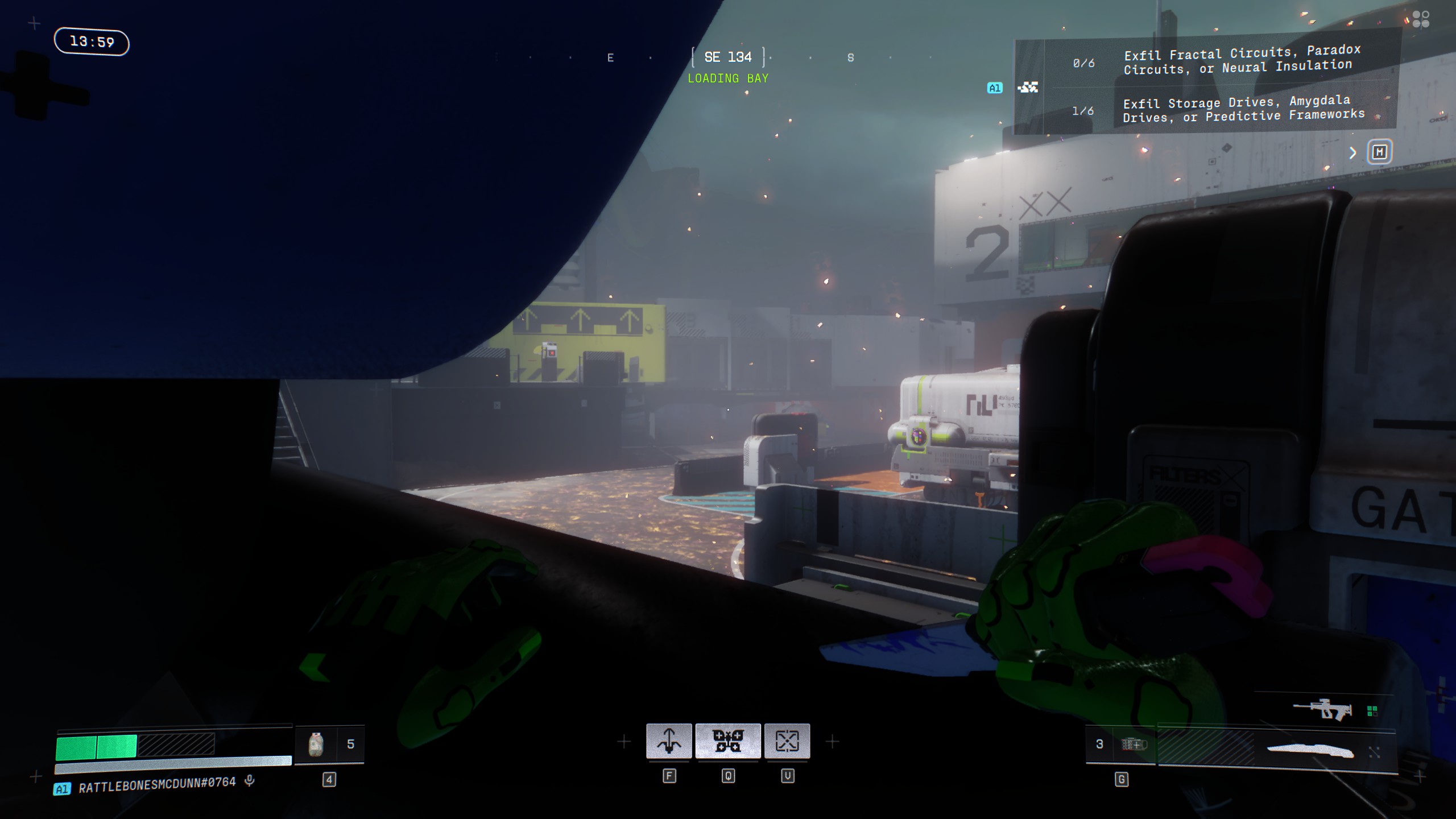Viewport: 1456px width, 819px height.
Task: Use the crossed-frame targeting ability
Action: tap(787, 741)
